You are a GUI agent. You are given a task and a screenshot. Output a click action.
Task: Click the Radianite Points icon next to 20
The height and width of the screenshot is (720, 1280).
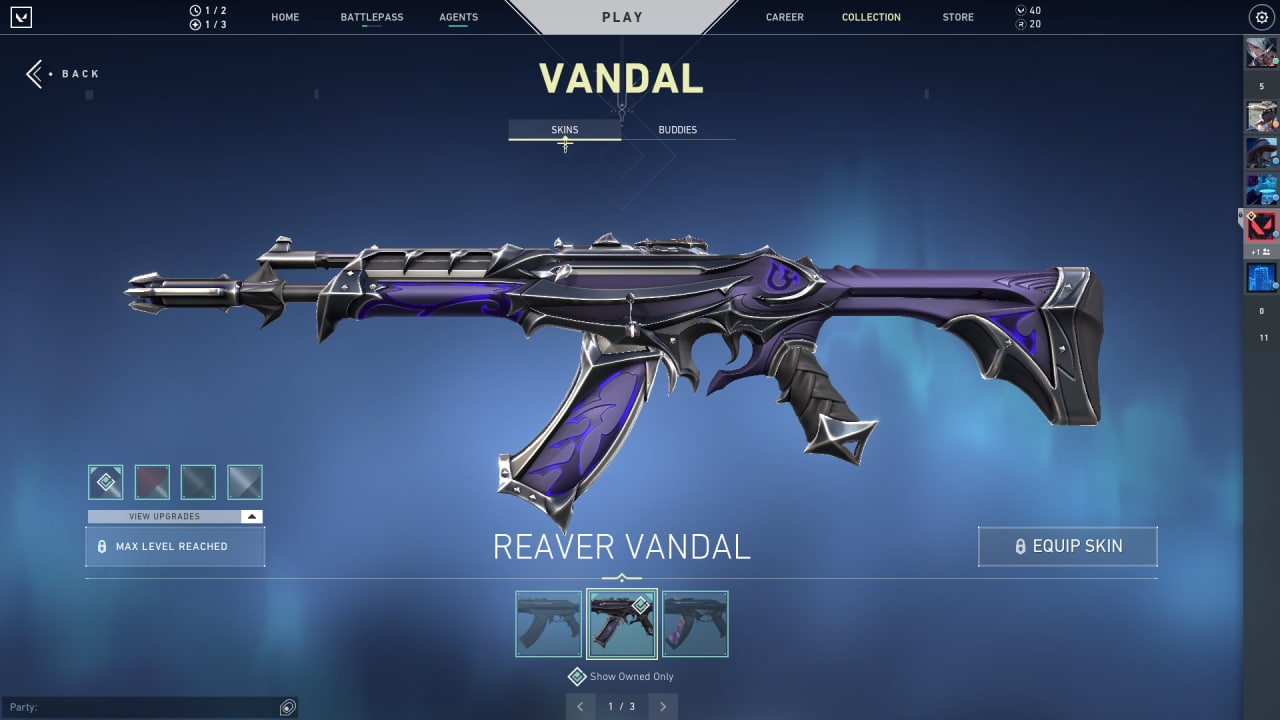1023,23
